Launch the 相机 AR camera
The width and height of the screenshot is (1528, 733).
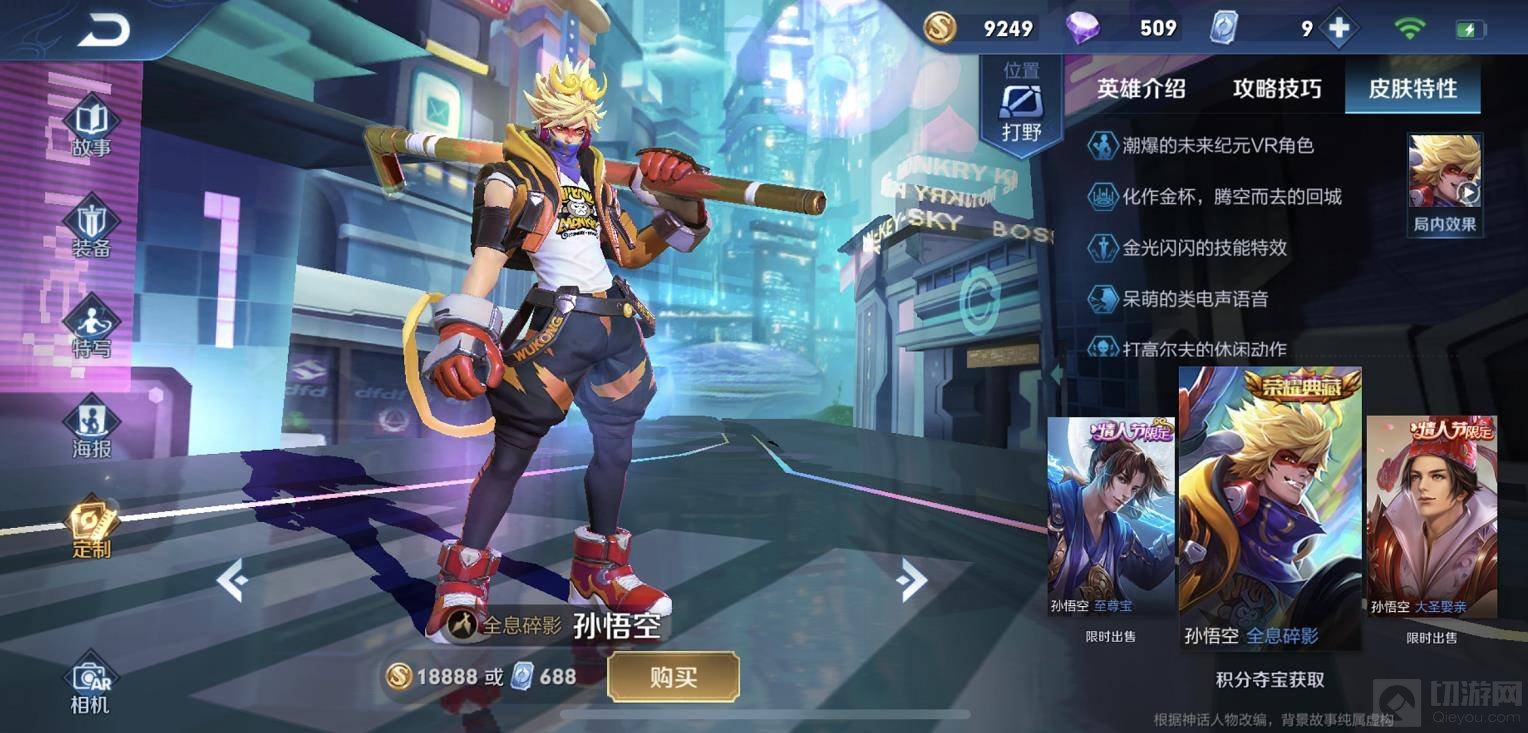point(90,684)
